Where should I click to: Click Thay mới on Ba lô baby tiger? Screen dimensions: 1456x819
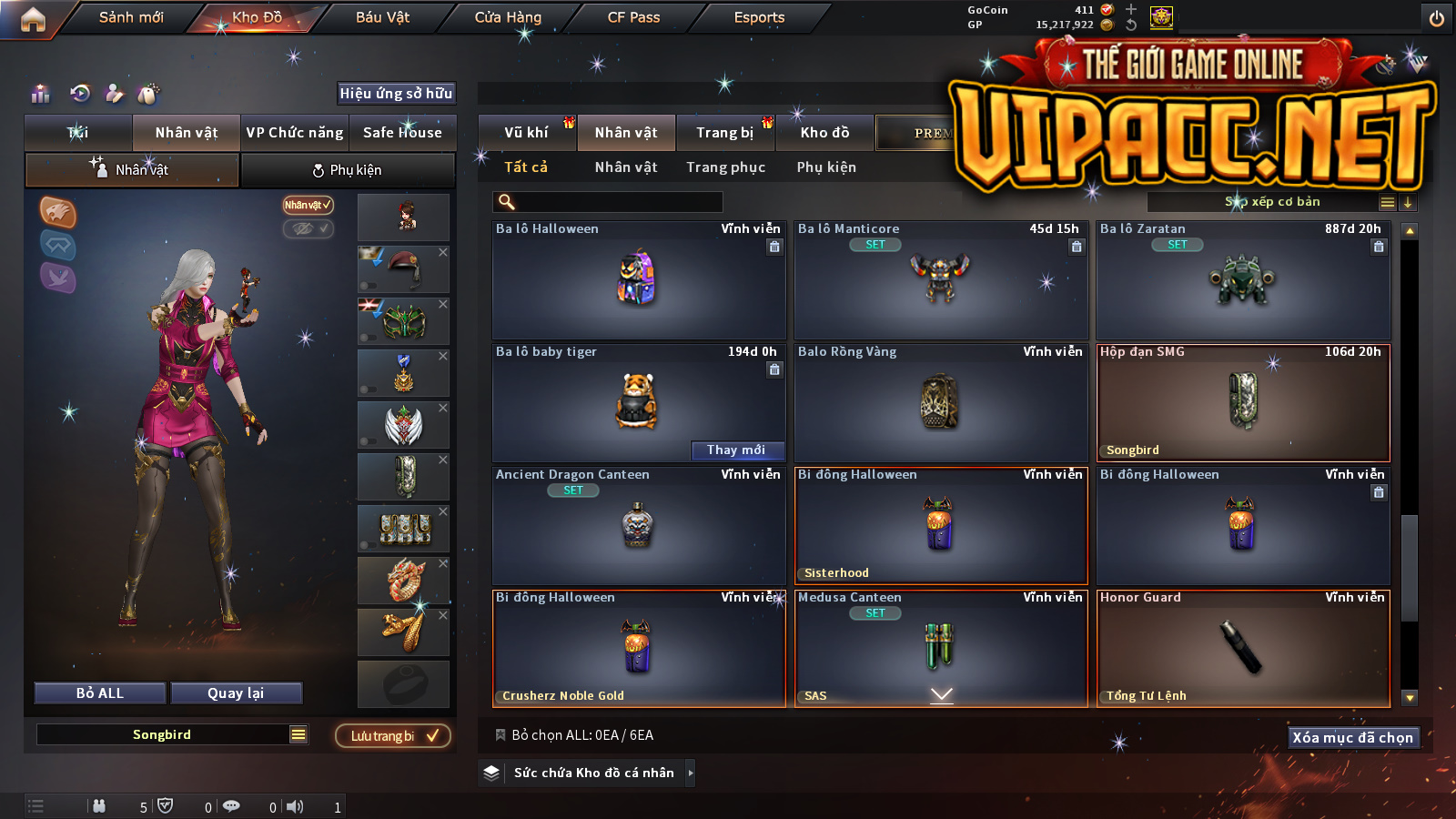pos(736,450)
